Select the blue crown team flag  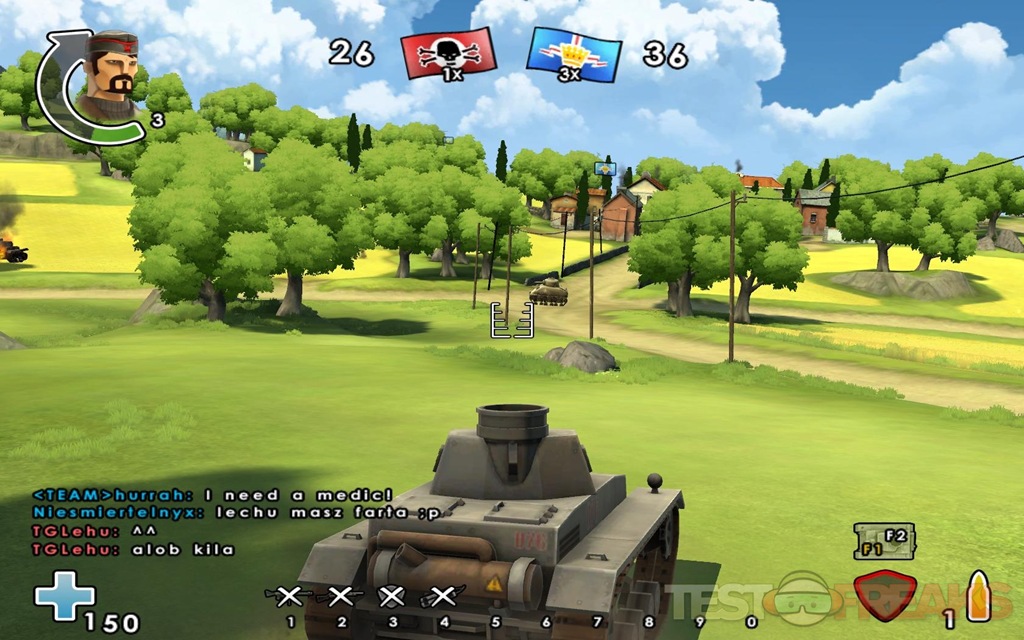point(573,54)
